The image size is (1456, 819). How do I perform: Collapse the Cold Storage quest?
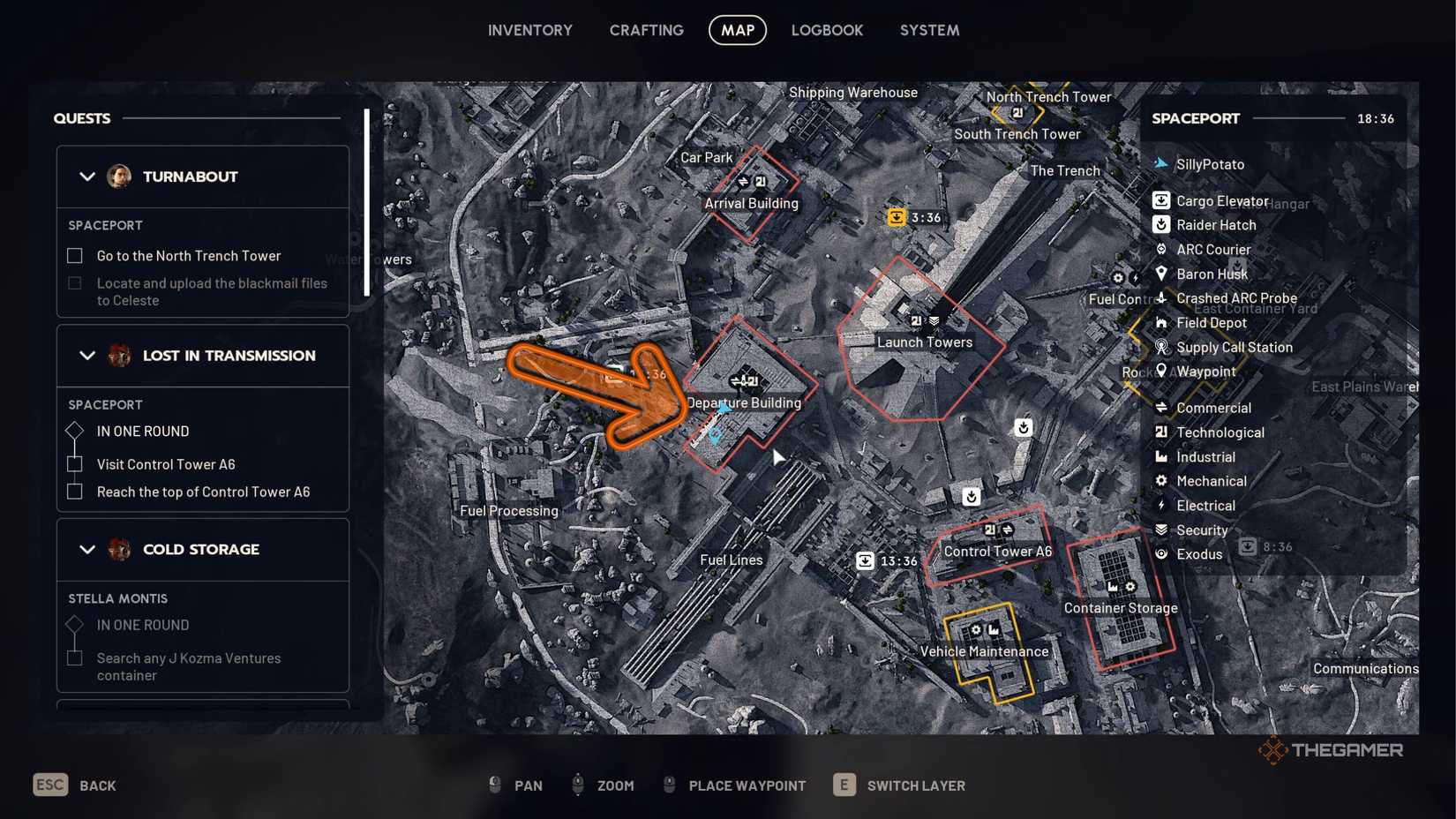point(87,549)
